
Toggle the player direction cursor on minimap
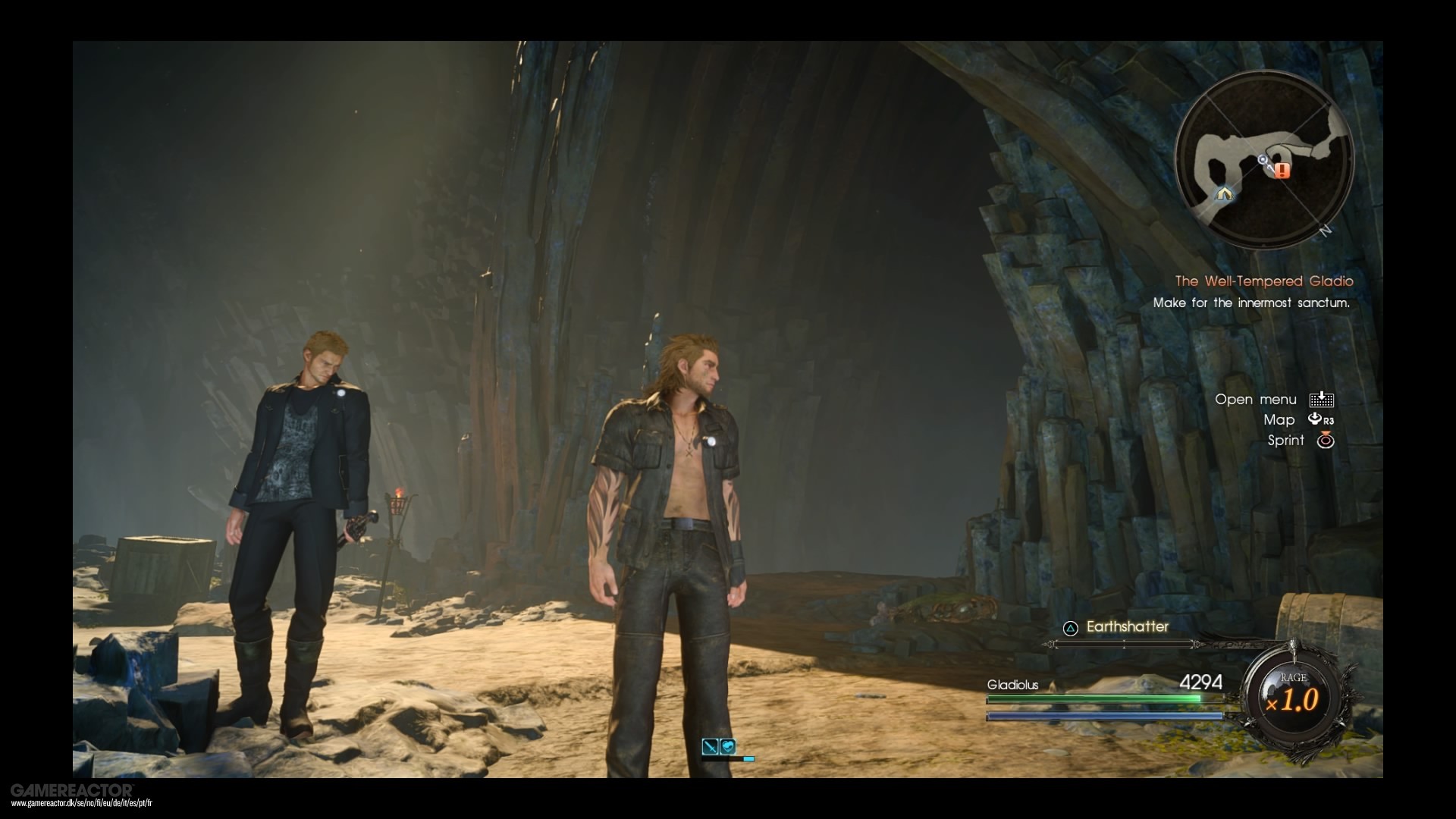pos(1262,159)
